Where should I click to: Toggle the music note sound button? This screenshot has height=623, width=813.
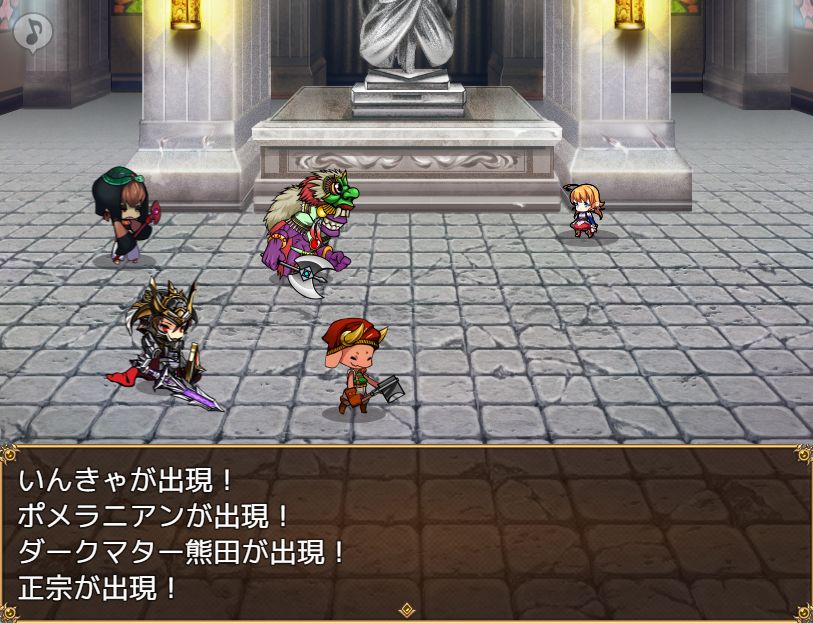tap(33, 31)
